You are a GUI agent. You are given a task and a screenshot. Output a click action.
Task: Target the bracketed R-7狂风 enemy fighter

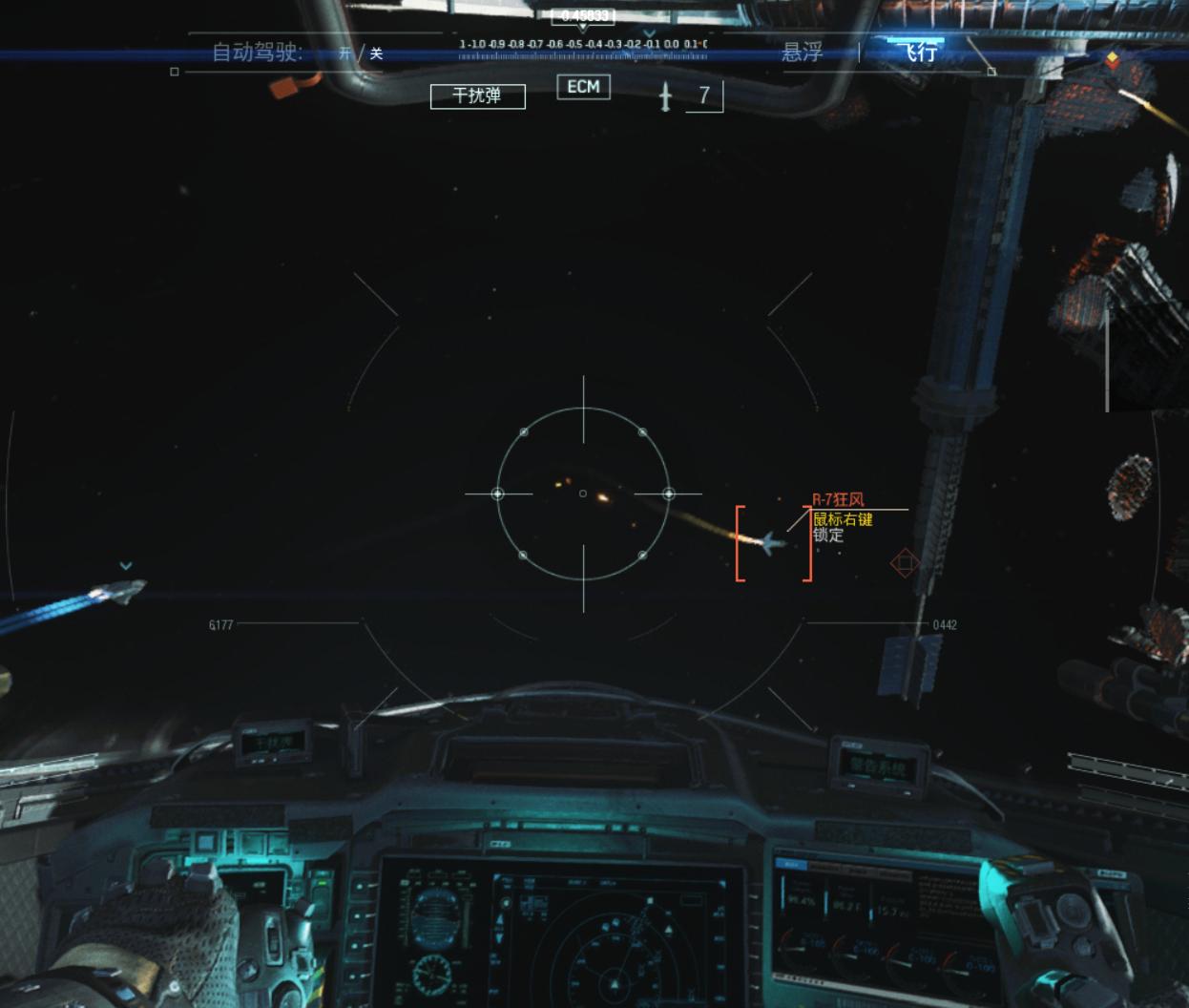coord(773,543)
